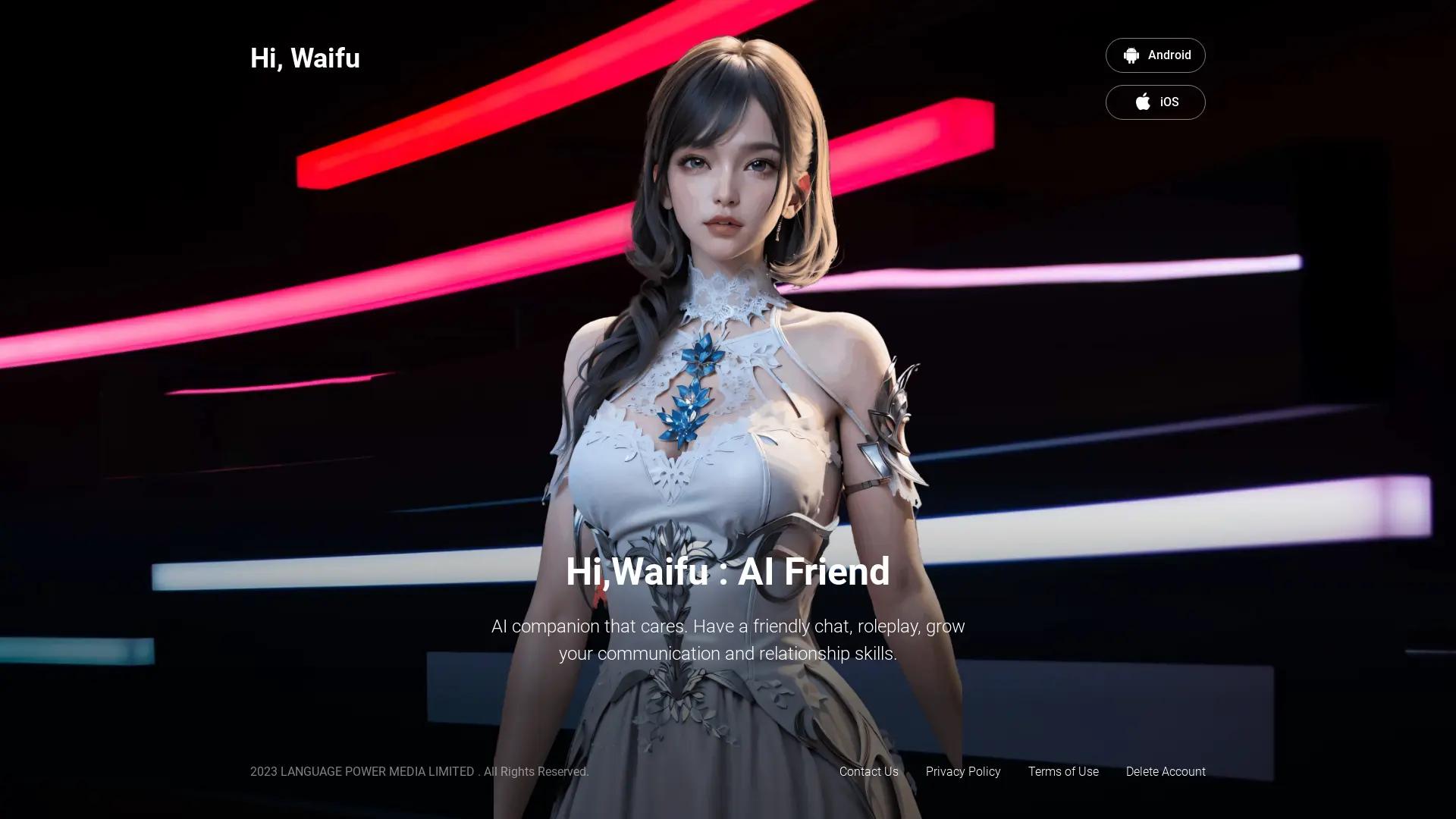
Task: Click the 'iOS' label text inside its pill
Action: [1169, 102]
